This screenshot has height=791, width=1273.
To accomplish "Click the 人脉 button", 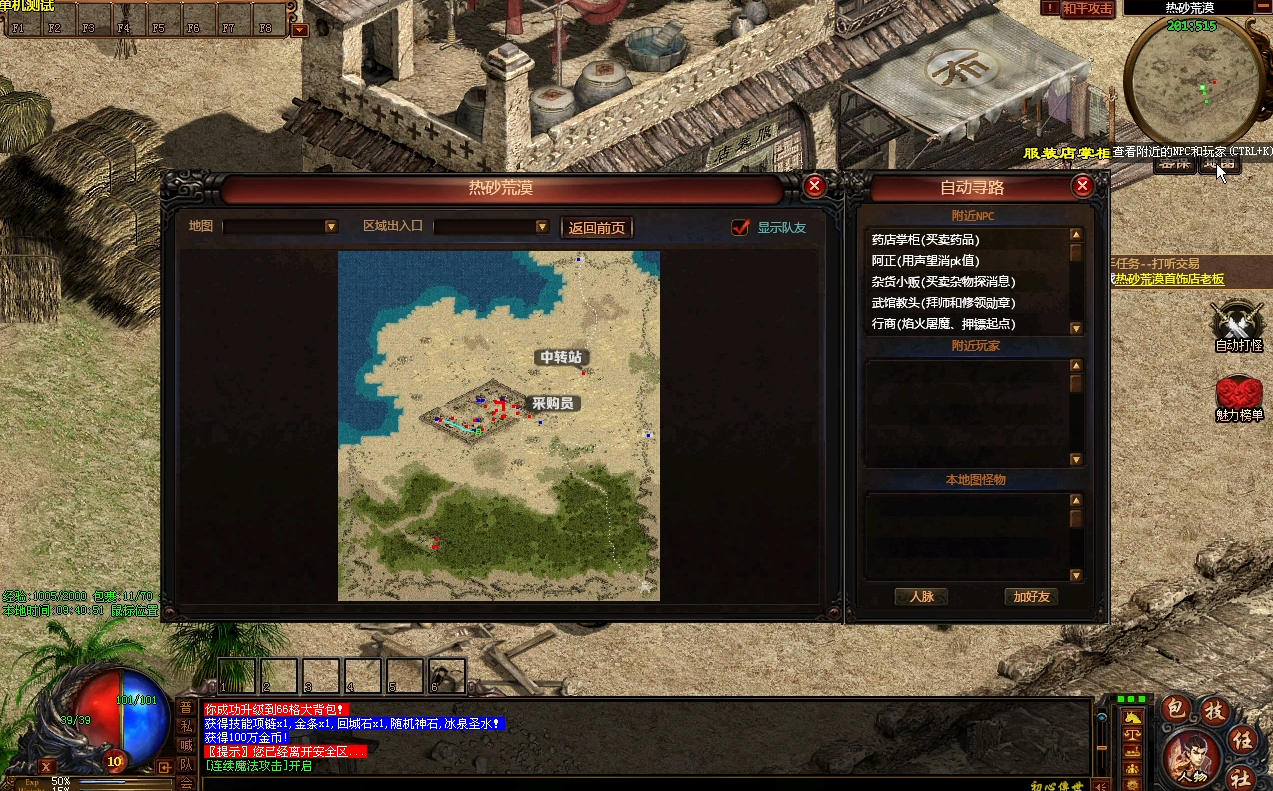I will 921,597.
